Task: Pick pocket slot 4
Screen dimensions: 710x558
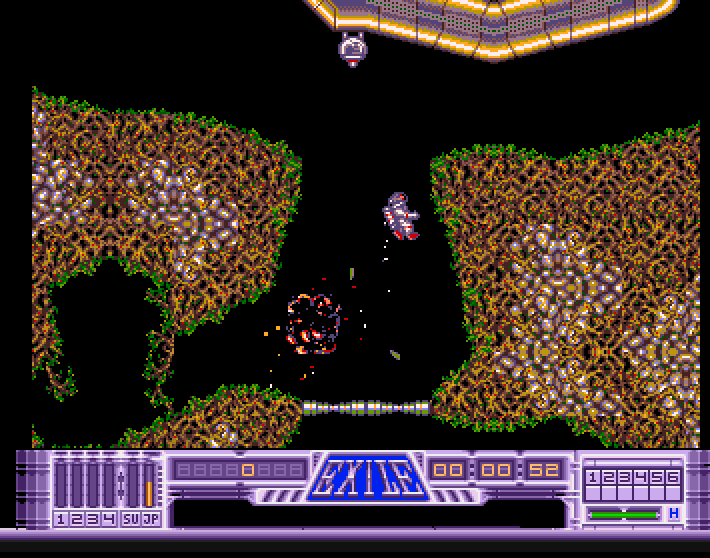Action: pos(641,478)
